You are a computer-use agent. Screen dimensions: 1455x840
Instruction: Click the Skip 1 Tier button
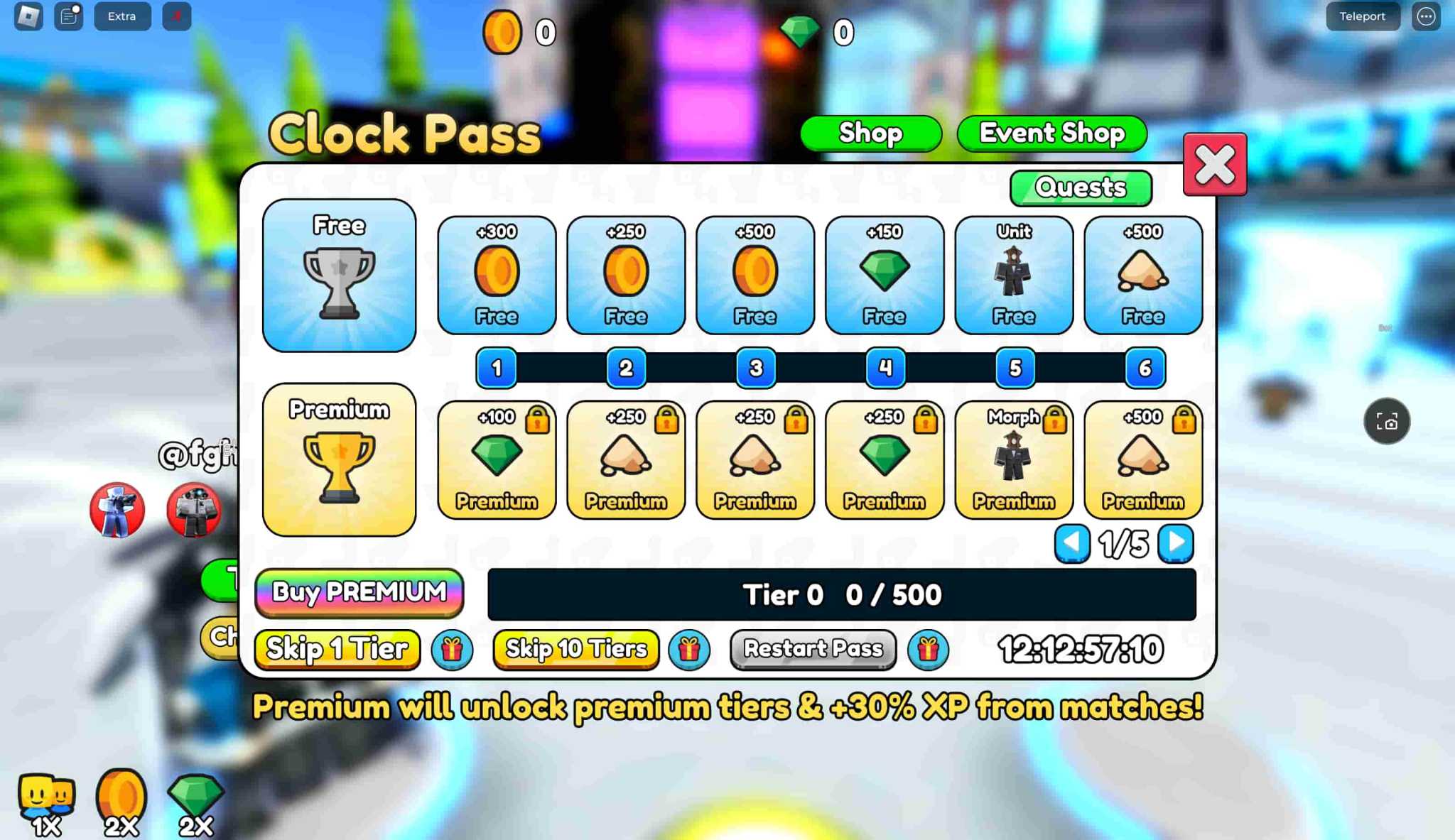[337, 649]
